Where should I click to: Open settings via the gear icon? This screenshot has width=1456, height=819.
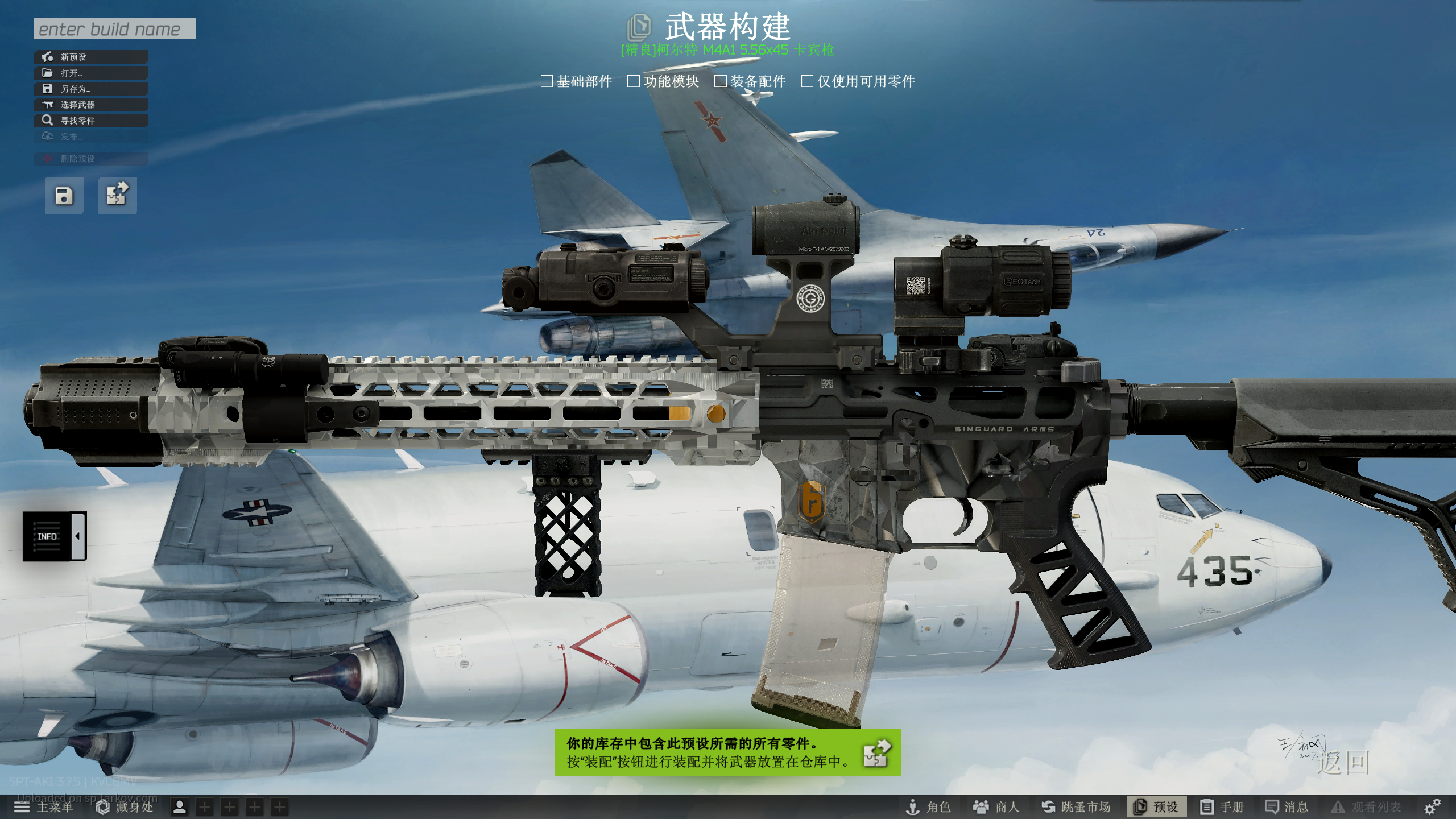click(x=1432, y=806)
